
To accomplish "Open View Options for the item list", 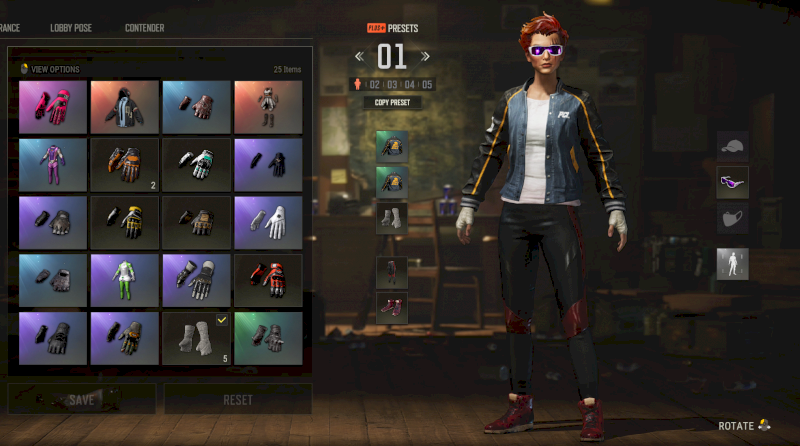I will click(50, 69).
